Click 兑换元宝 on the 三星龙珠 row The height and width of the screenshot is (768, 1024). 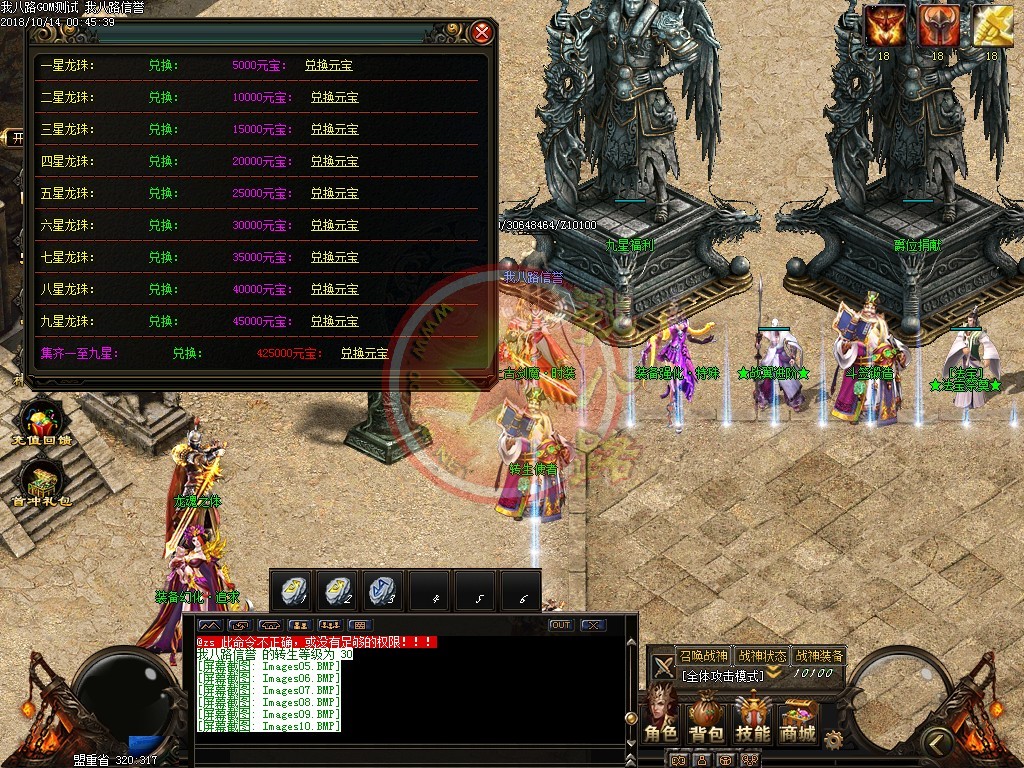pyautogui.click(x=334, y=130)
